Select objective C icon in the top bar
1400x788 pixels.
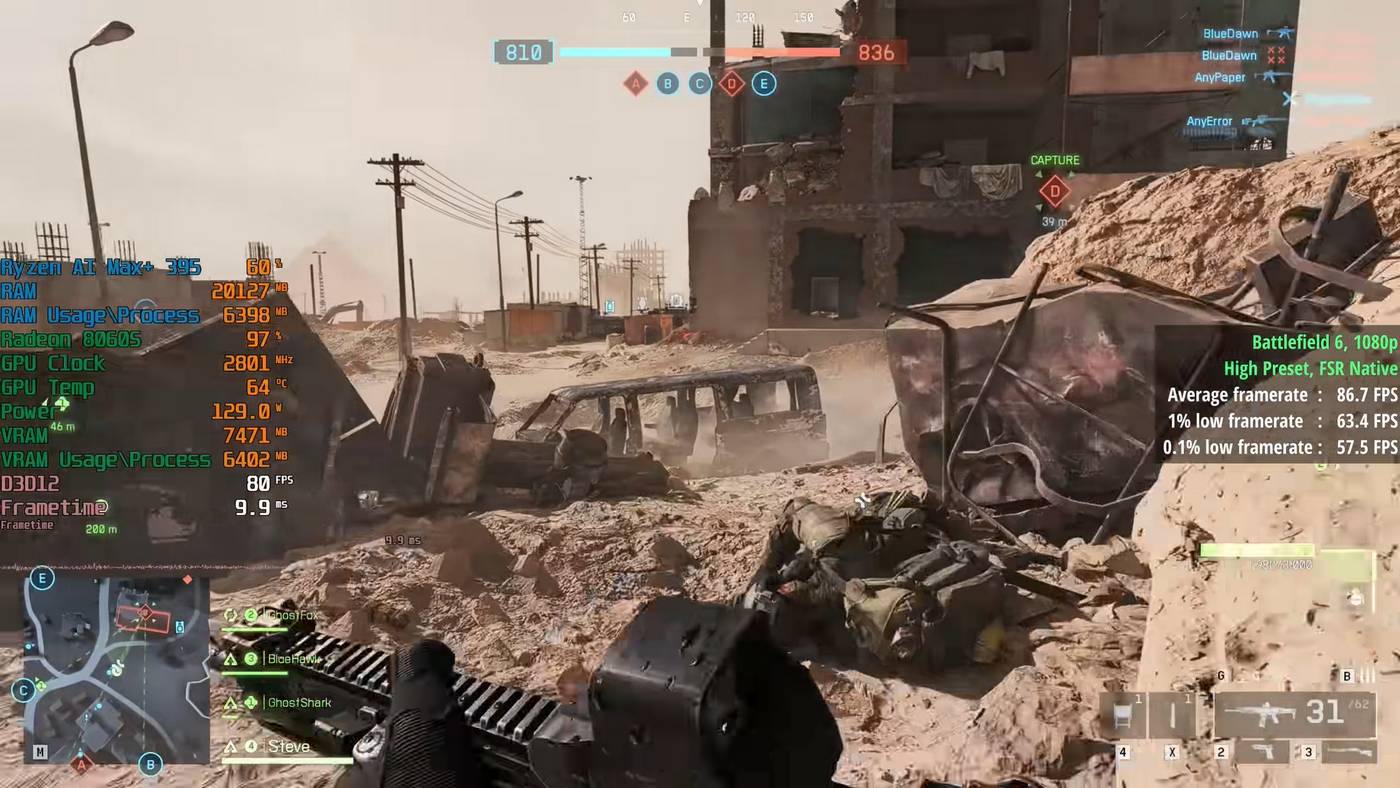700,84
